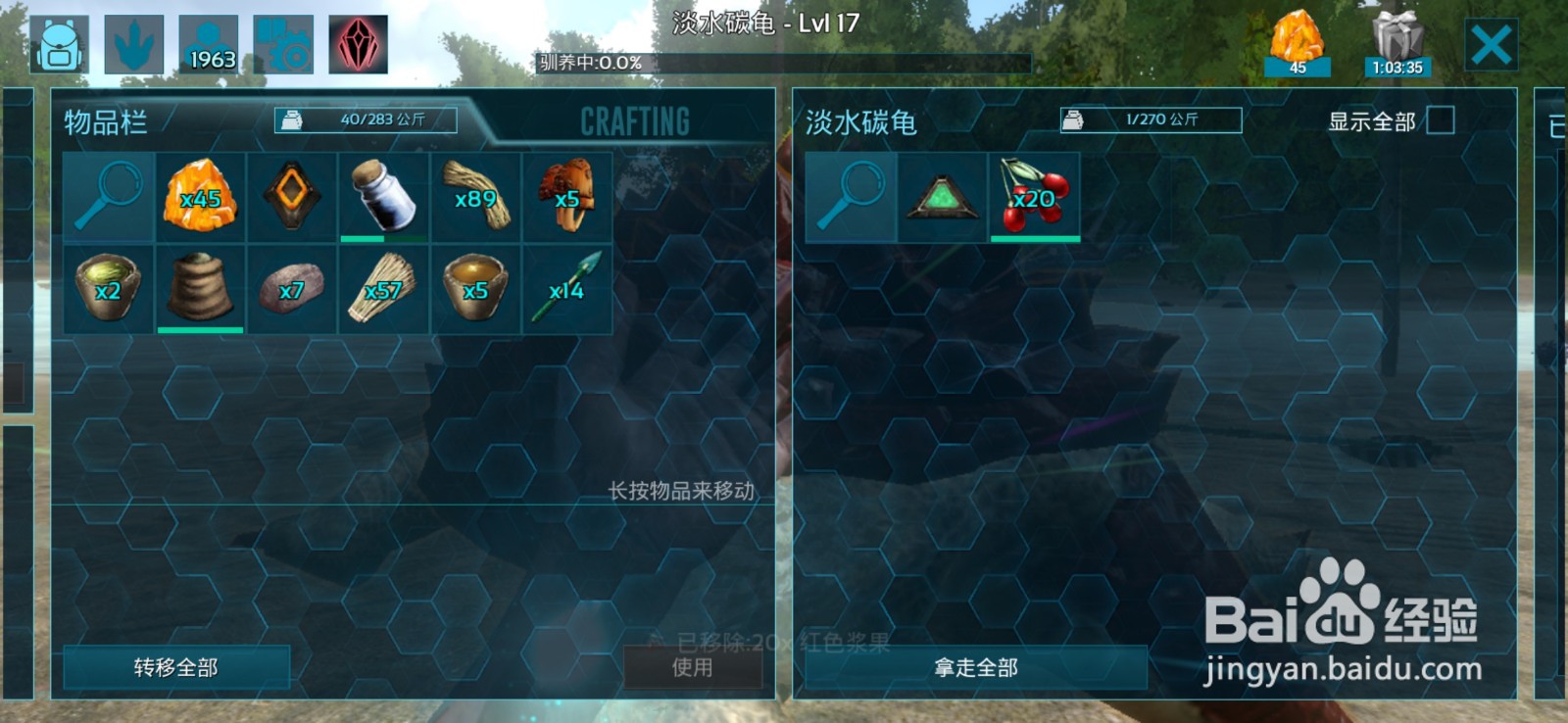Open the inventory search magnifier
This screenshot has height=723, width=1568.
108,195
